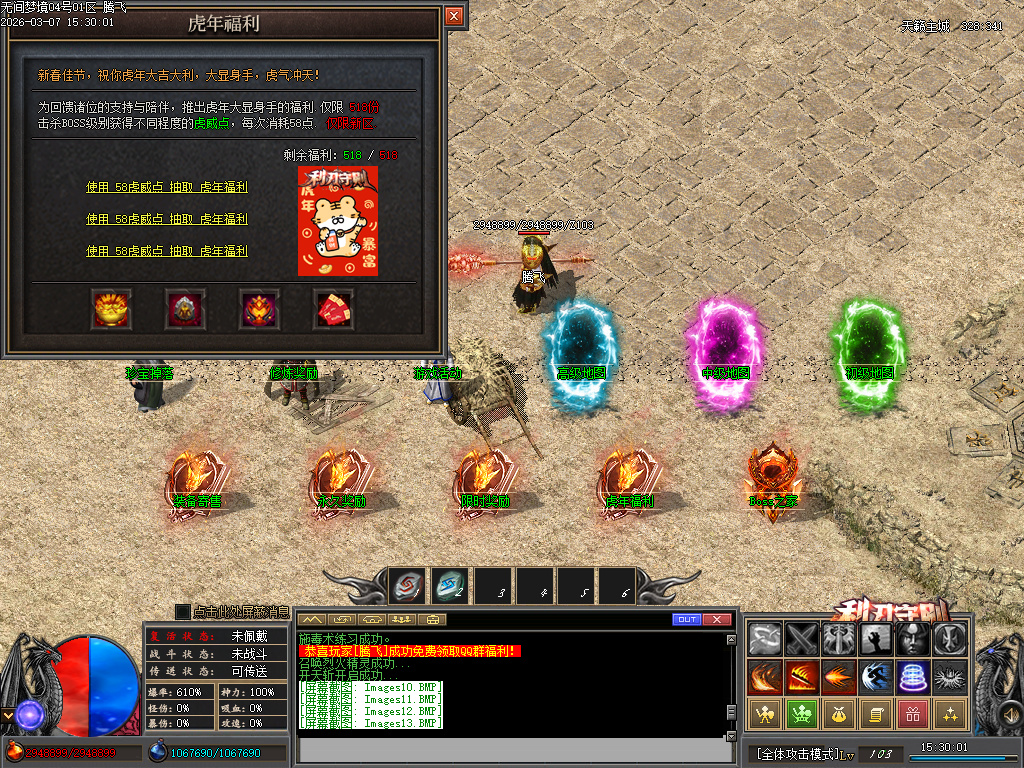Open the character warrior-with-shield button
The height and width of the screenshot is (768, 1024).
[x=765, y=714]
